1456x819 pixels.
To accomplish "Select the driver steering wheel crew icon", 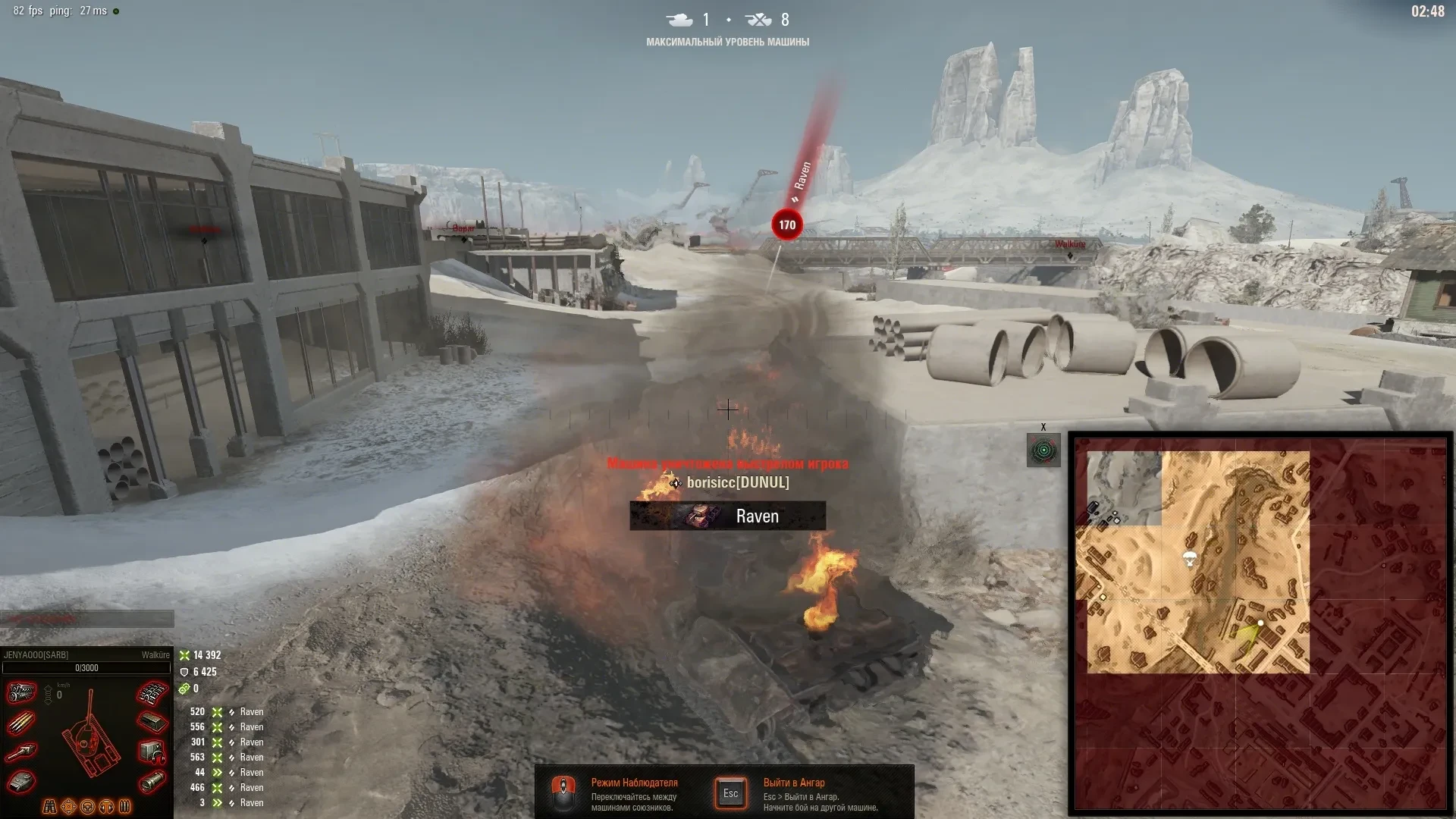I will tap(88, 806).
